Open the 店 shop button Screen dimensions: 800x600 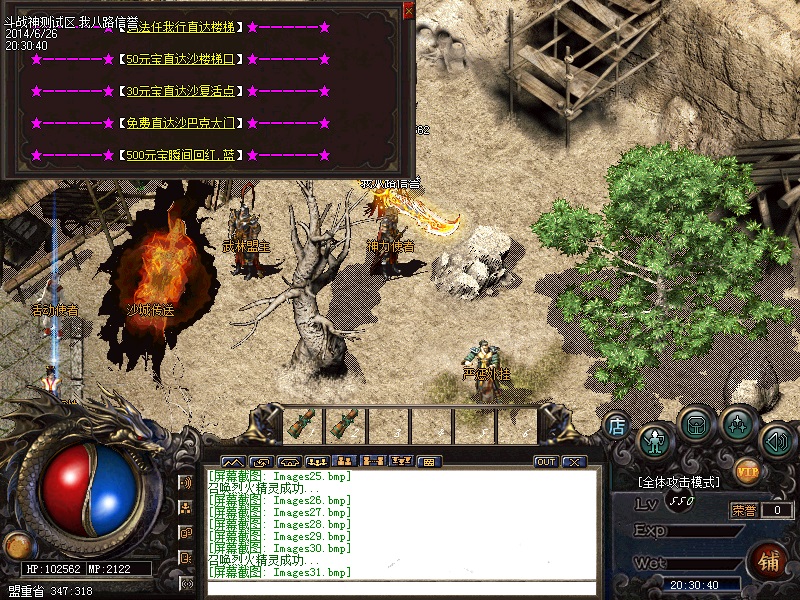617,425
